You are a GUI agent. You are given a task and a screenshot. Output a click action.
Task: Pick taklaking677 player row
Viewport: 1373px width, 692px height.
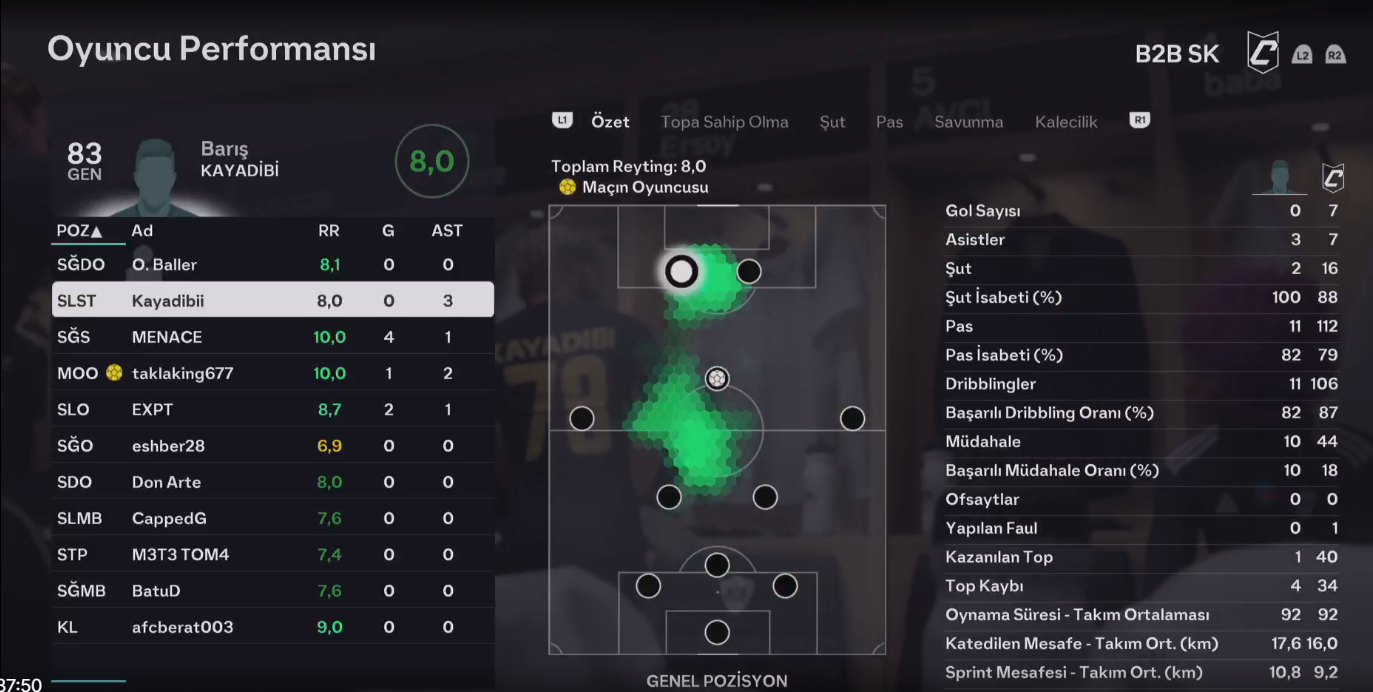[272, 373]
